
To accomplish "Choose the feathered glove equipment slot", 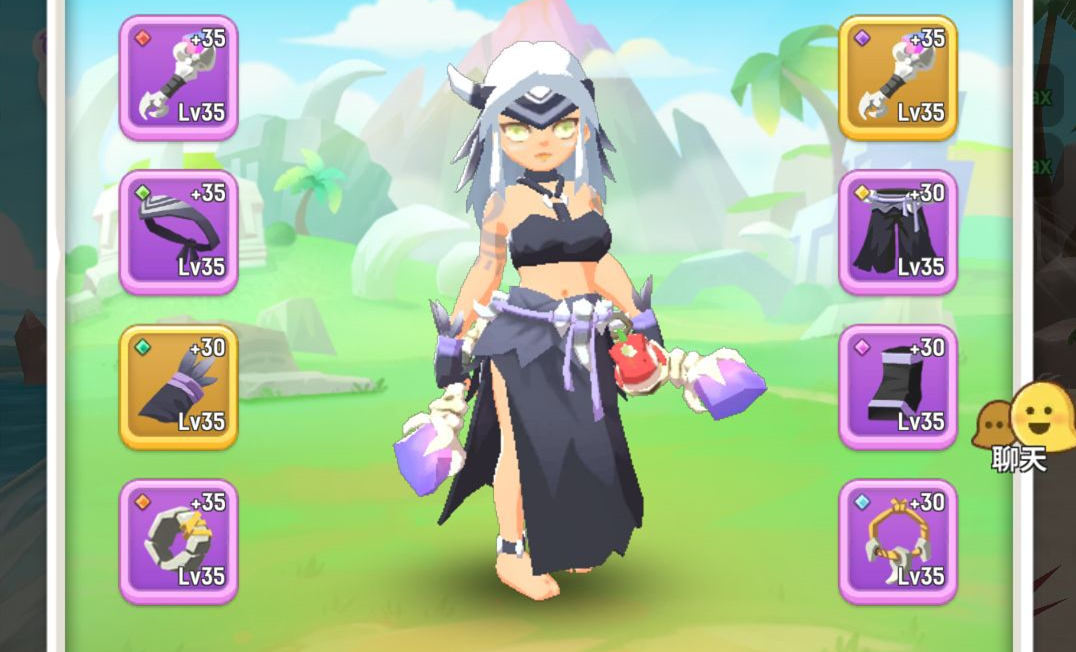I will [x=178, y=387].
